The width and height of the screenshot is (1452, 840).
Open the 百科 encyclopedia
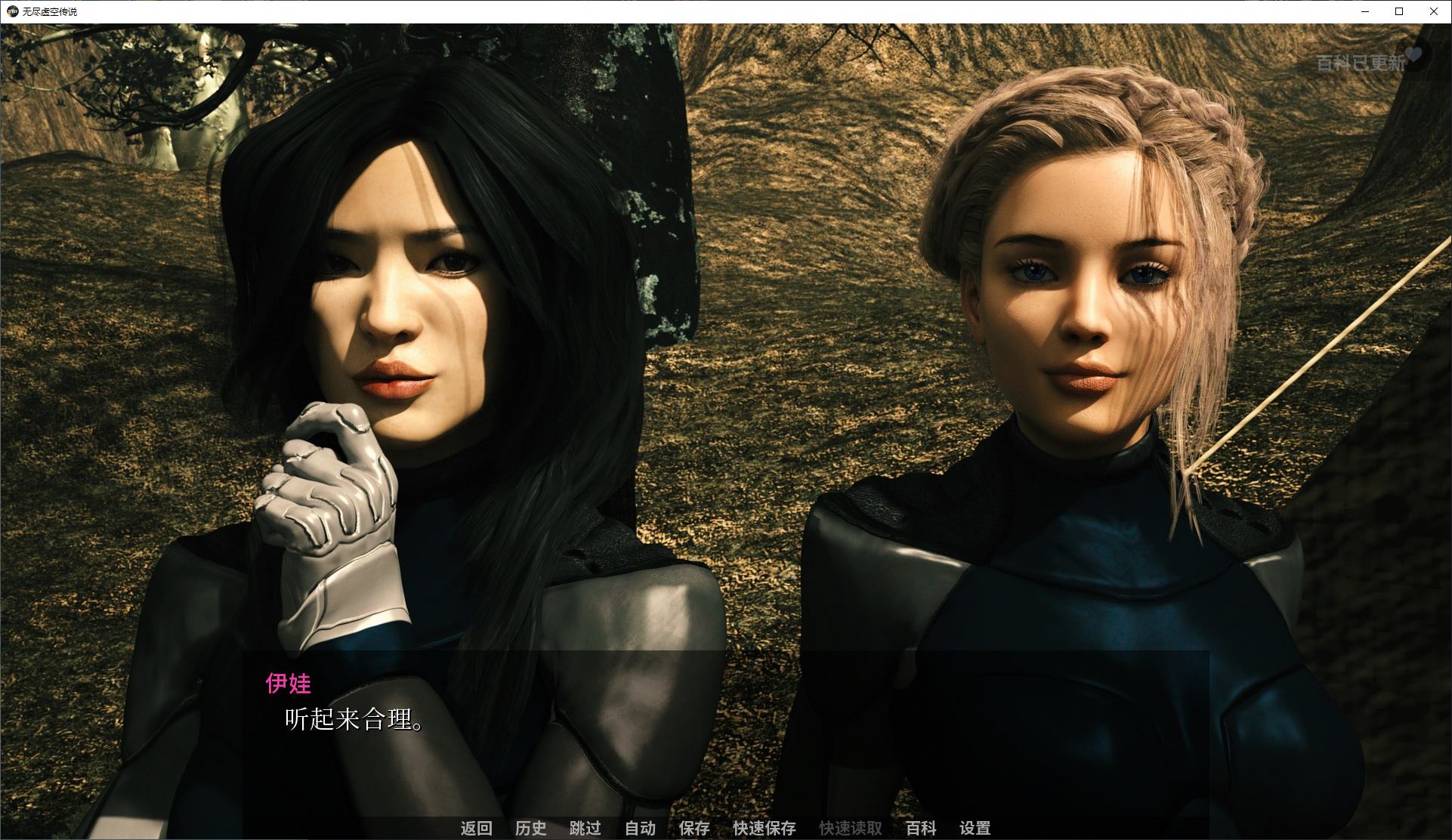921,828
